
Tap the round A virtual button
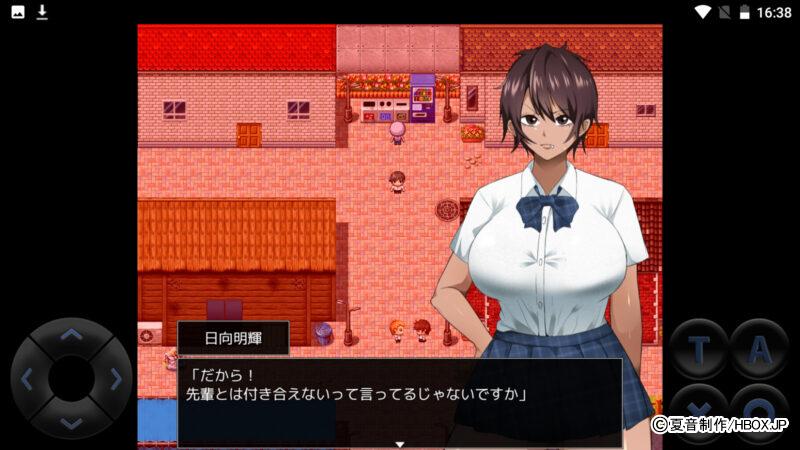[759, 348]
